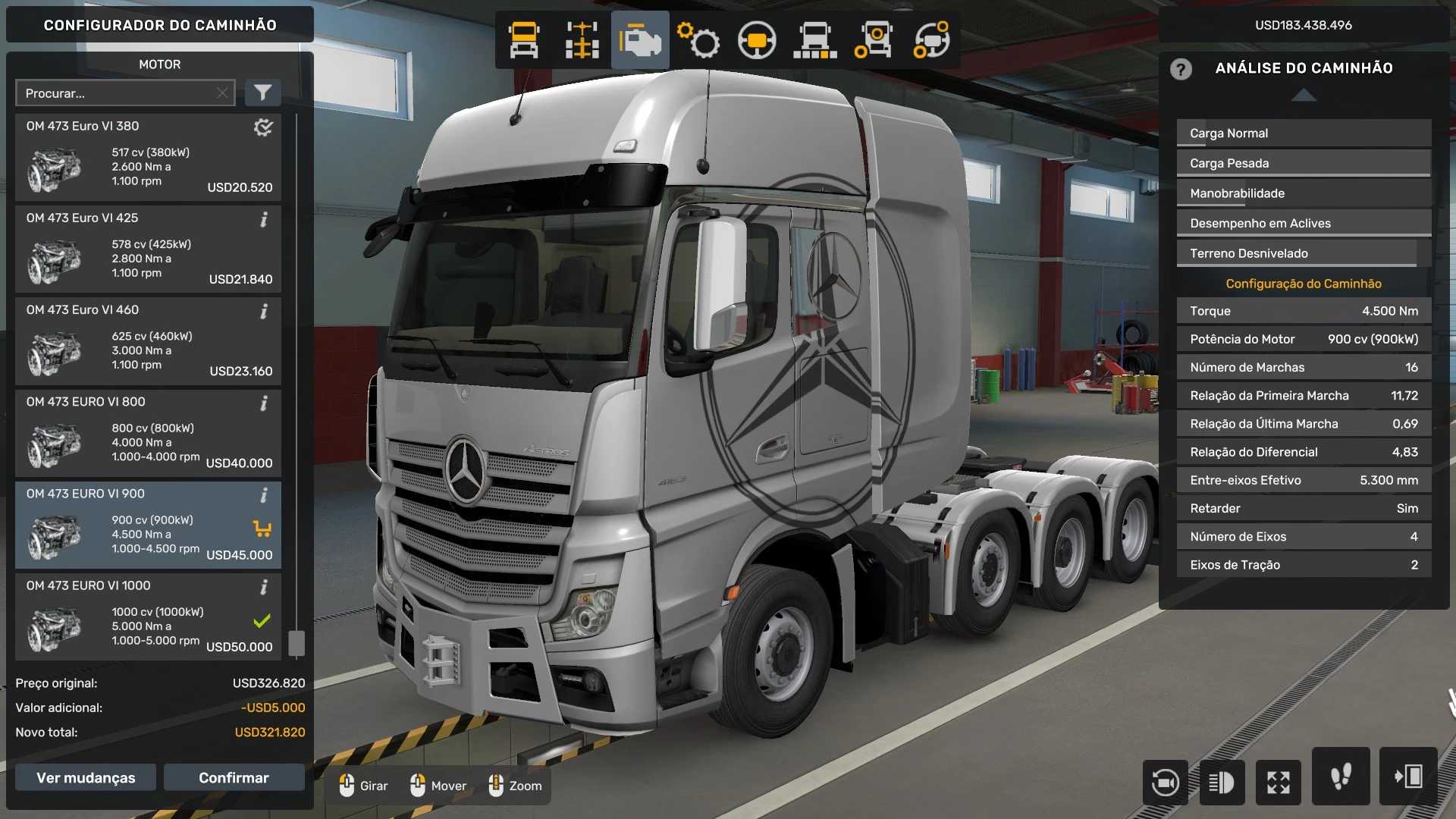Exit the configurator with the door icon
This screenshot has width=1456, height=819.
click(x=1408, y=777)
